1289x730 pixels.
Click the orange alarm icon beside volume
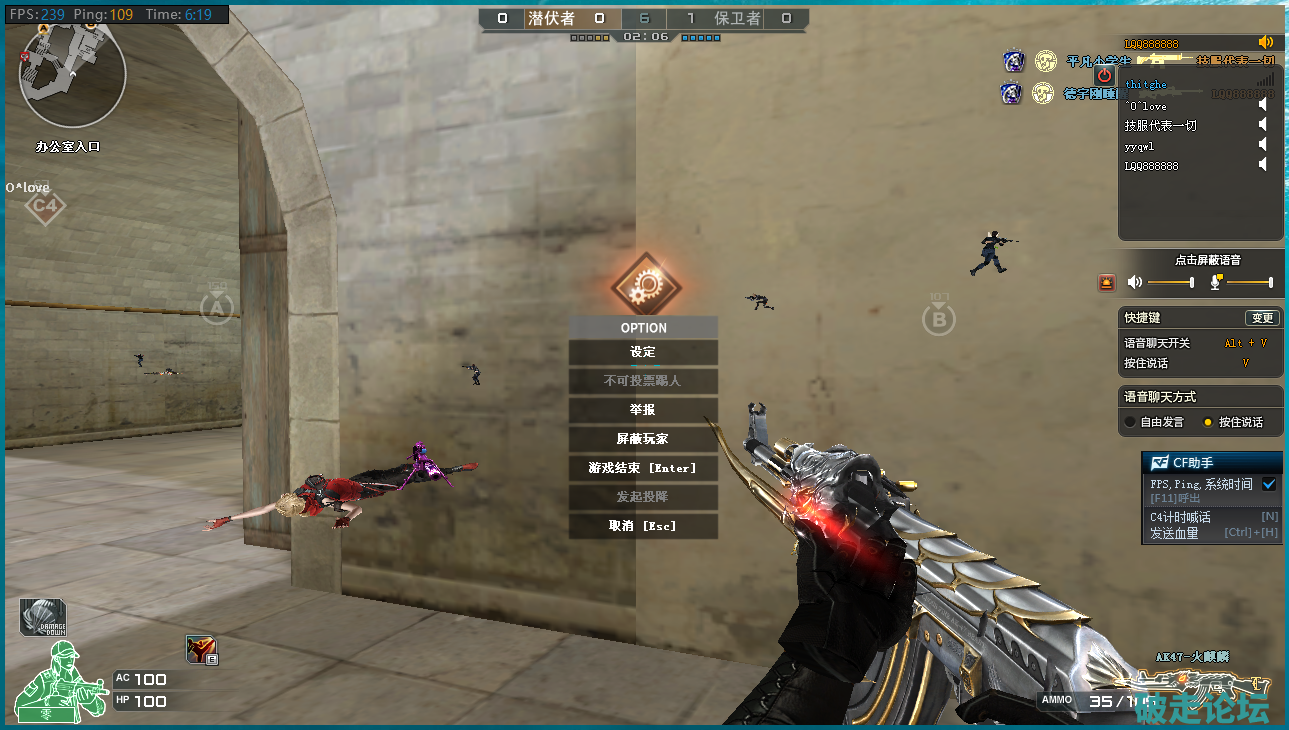tap(1106, 283)
